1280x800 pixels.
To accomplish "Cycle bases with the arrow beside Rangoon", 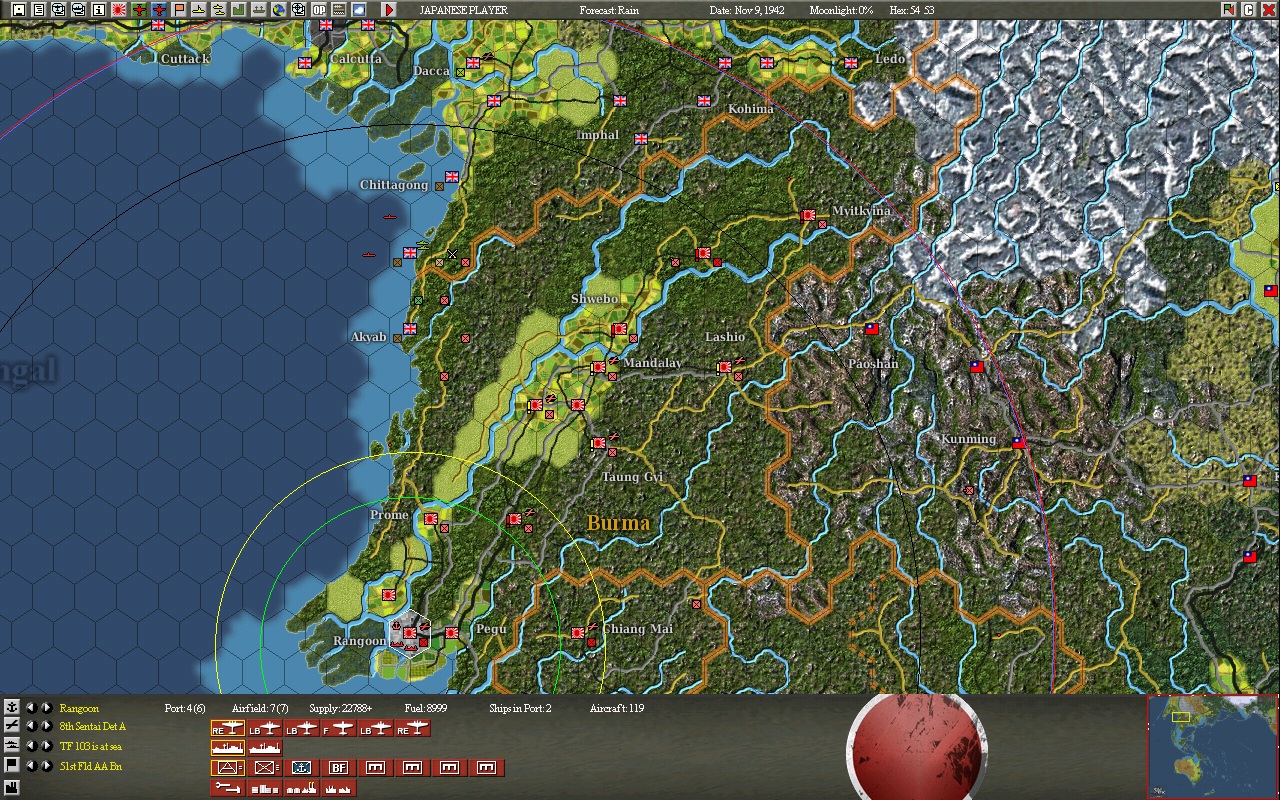I will [47, 706].
